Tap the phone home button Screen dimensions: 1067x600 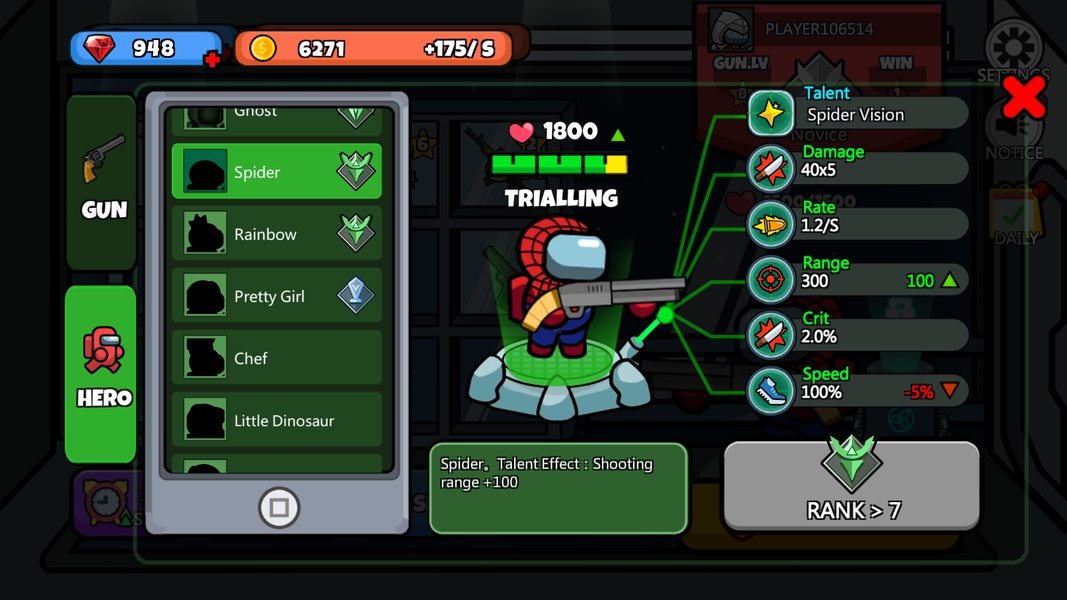click(x=279, y=508)
